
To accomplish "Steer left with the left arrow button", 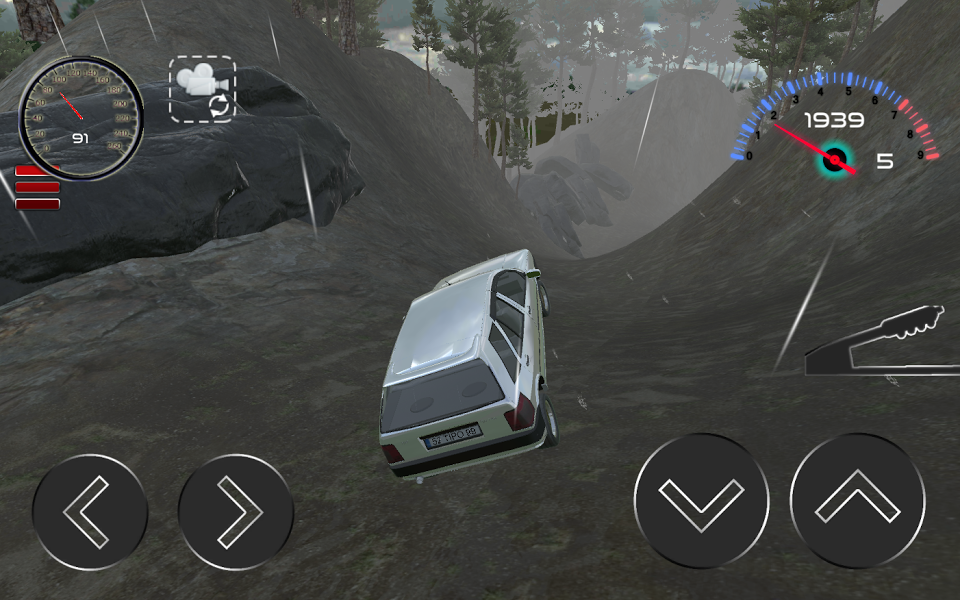I will click(x=90, y=511).
